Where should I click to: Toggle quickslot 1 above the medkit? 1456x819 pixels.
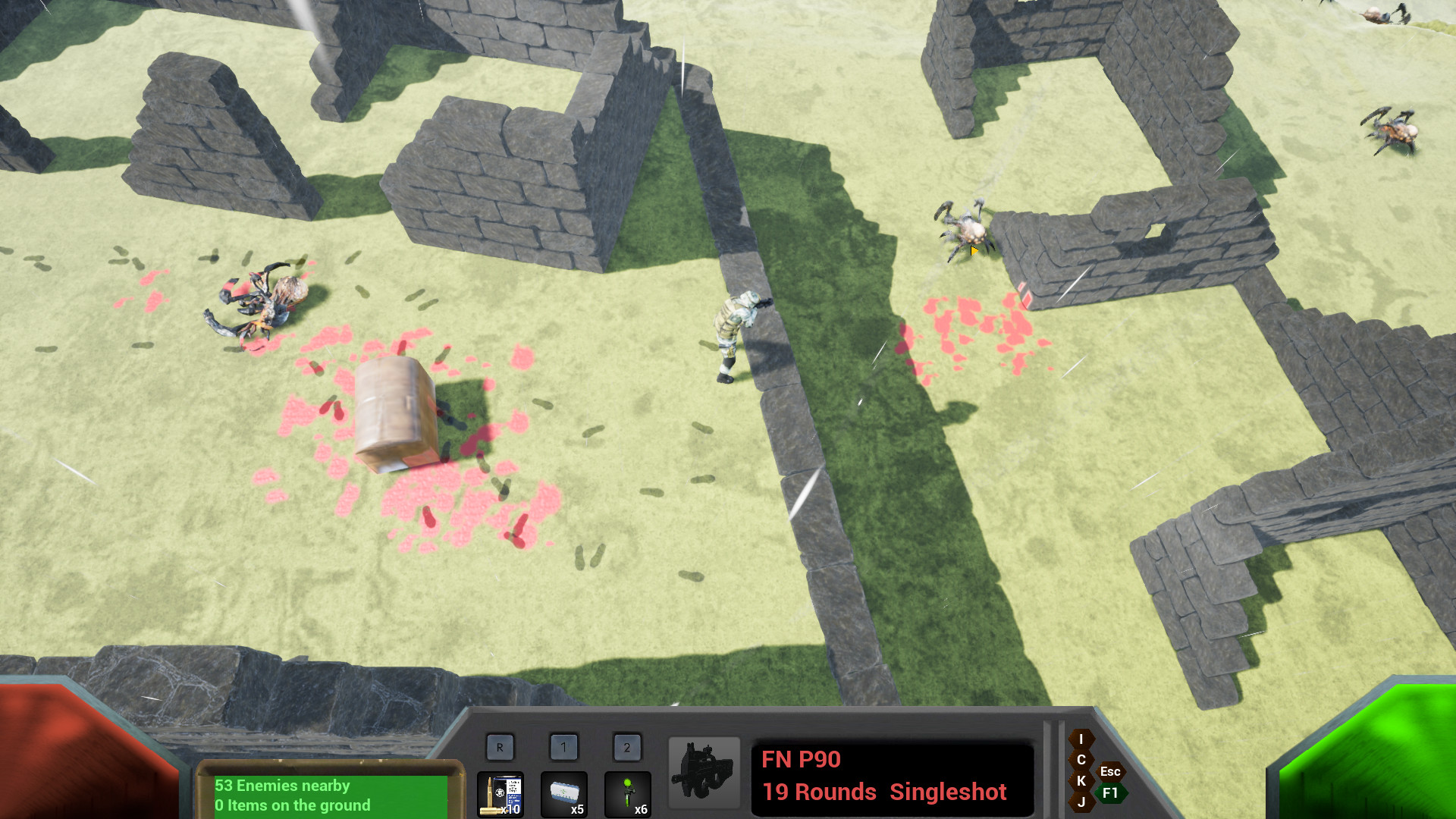pos(563,746)
